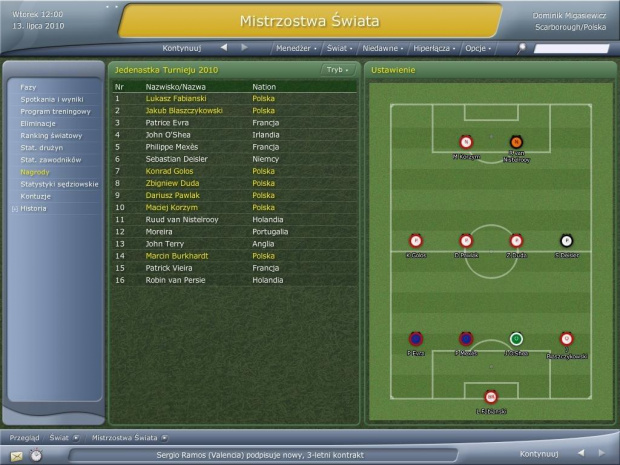Click the Przegląd breadcrumb at the bottom
Screen dimensions: 620x465
[24, 437]
